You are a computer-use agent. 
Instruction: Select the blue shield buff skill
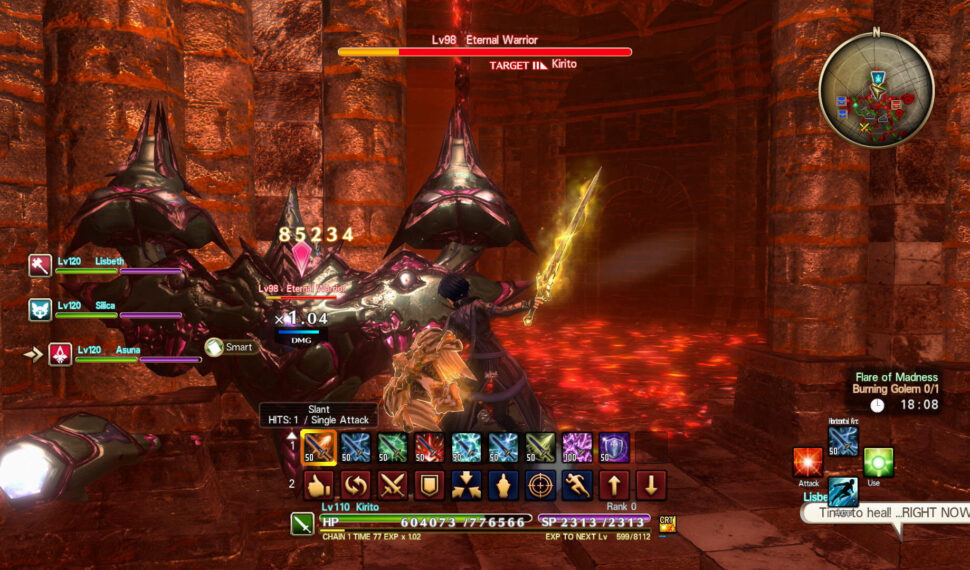(614, 447)
